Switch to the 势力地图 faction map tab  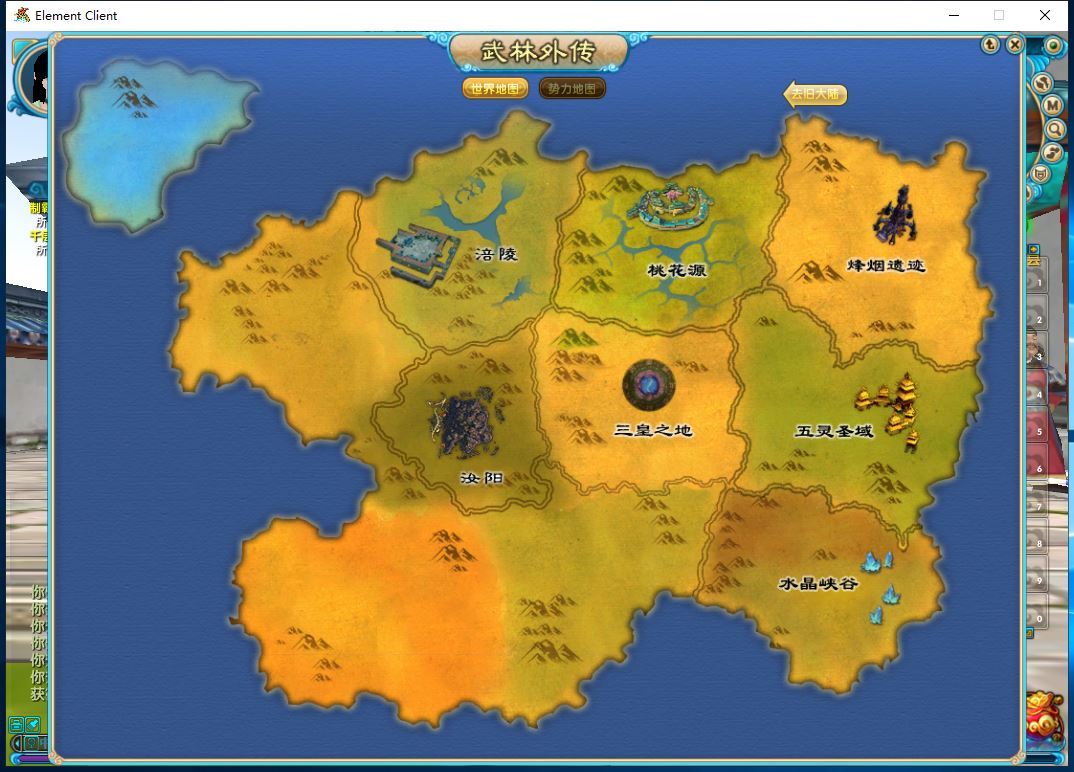point(572,89)
